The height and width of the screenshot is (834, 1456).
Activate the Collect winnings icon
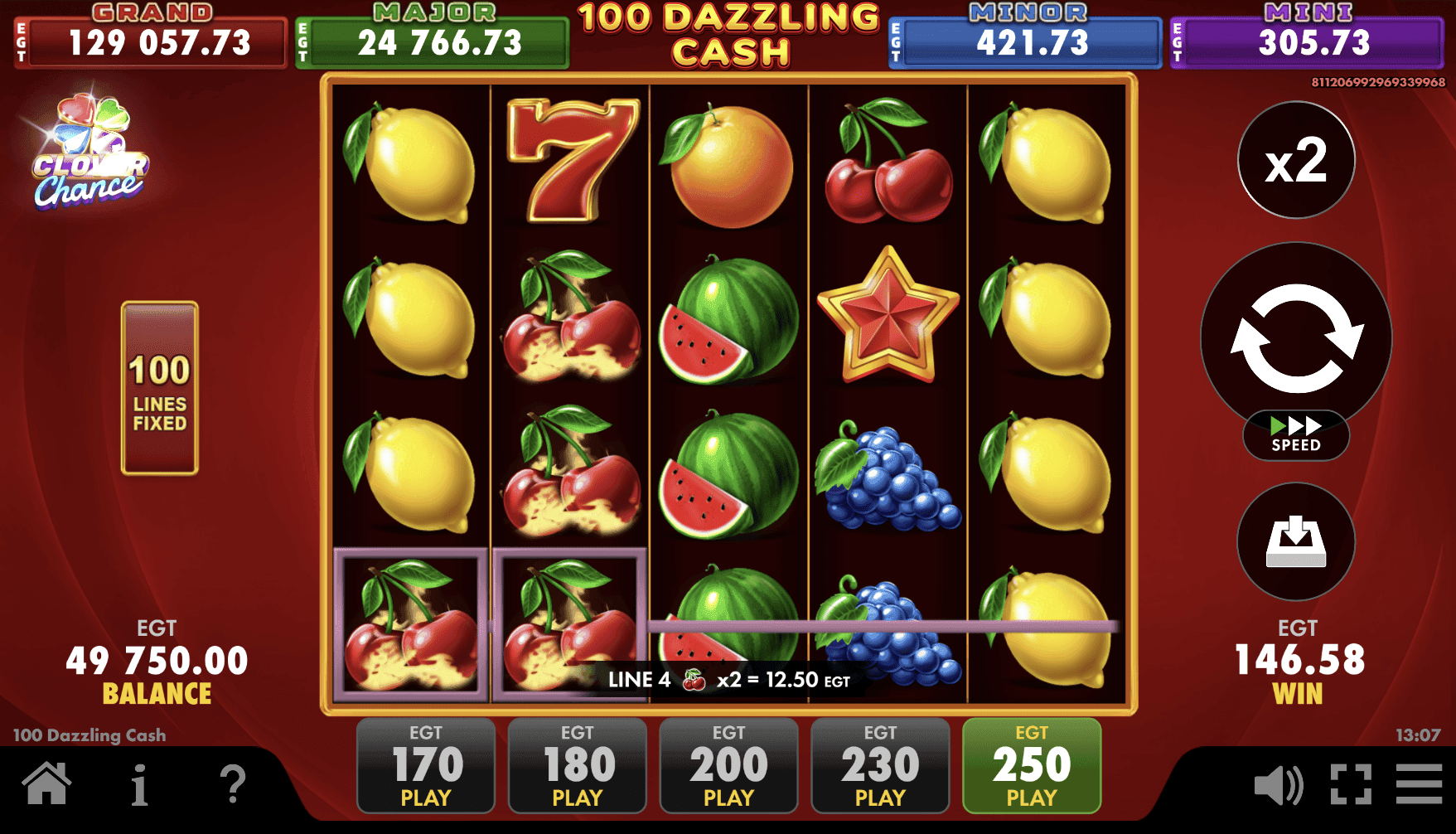click(x=1295, y=541)
